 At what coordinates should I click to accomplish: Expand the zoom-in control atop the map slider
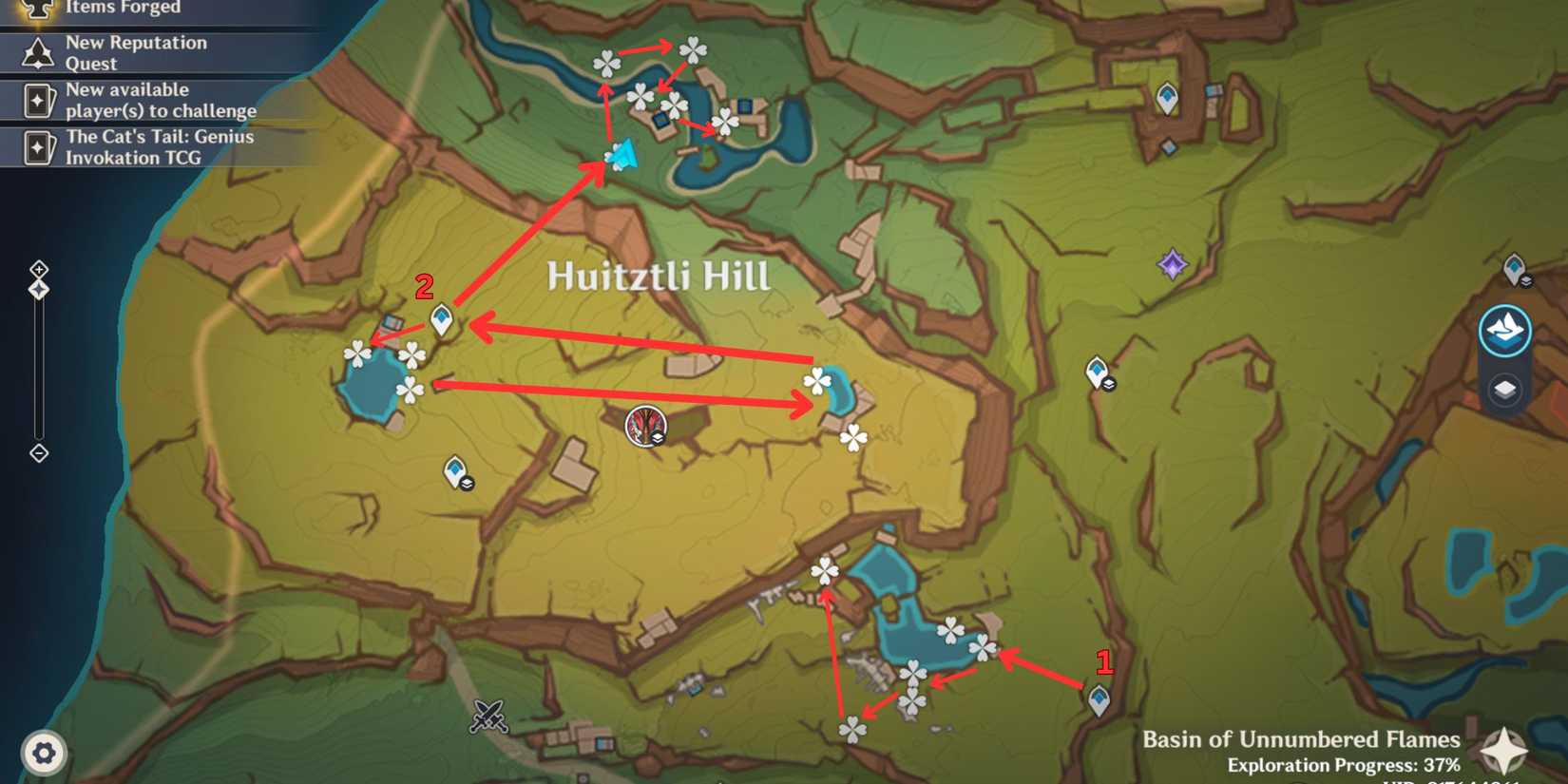(38, 269)
